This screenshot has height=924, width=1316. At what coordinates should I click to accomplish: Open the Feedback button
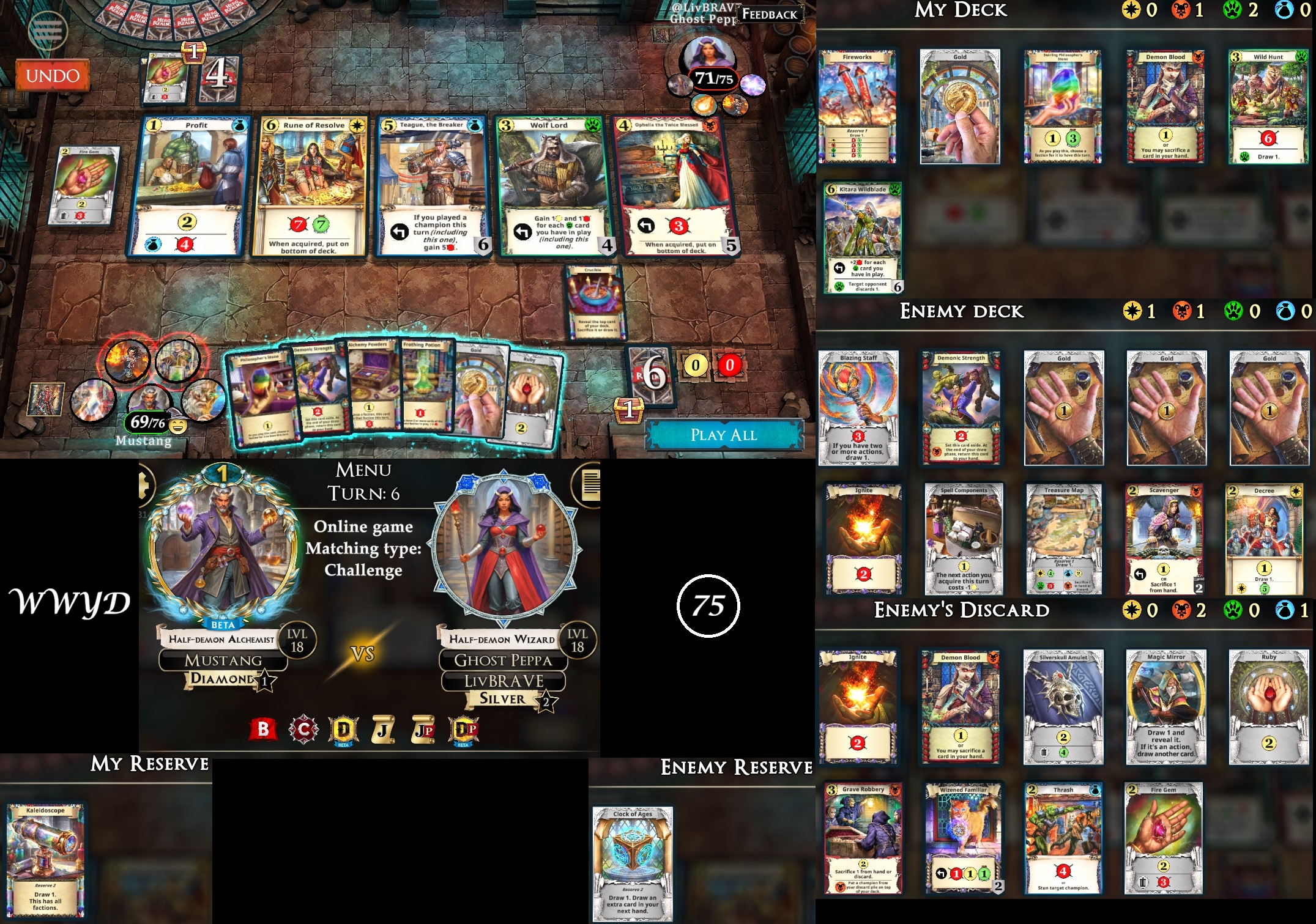(x=769, y=14)
